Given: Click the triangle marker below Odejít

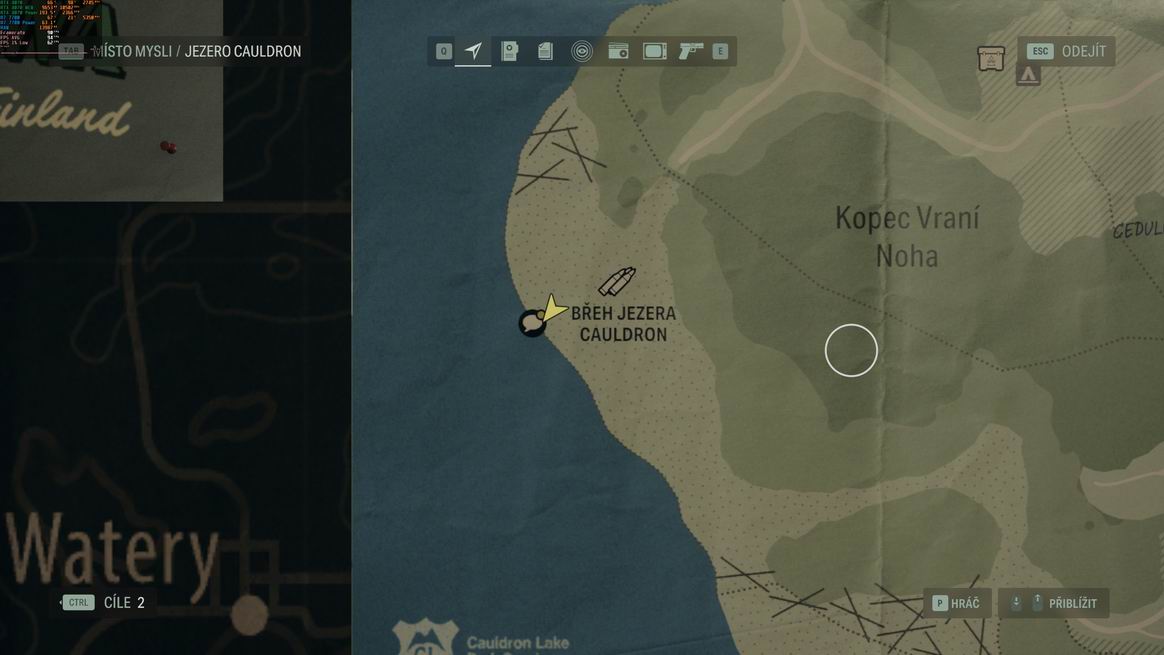Looking at the screenshot, I should (1028, 75).
